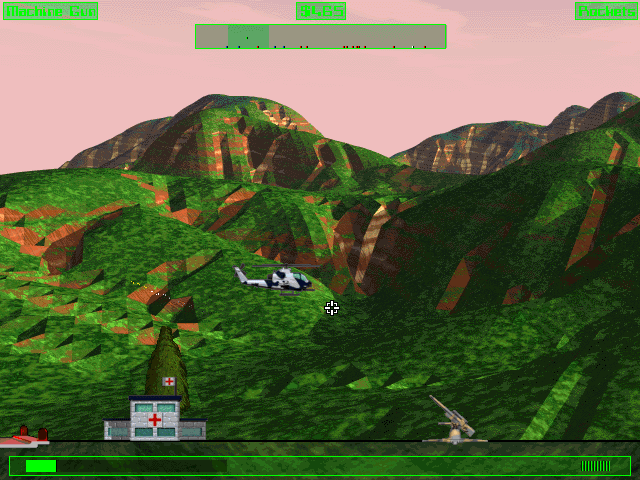Select the Machine Gun weapon label
The width and height of the screenshot is (640, 480).
pos(51,11)
